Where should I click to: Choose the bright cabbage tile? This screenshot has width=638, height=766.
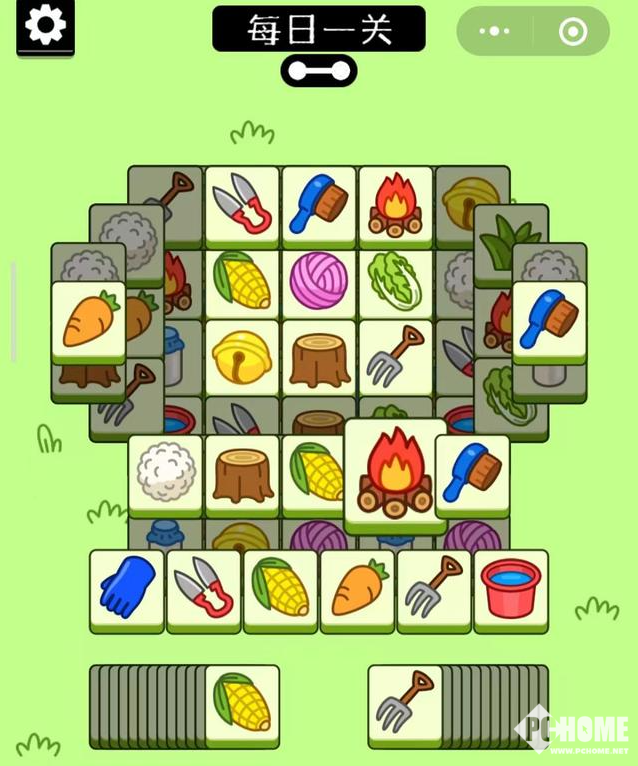[396, 281]
